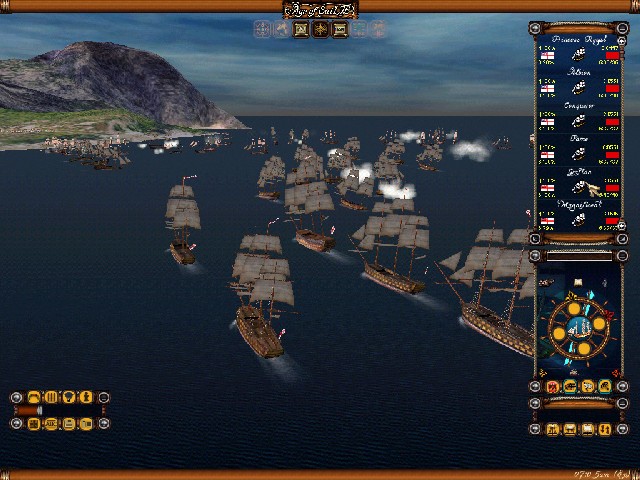
Task: Select the Princess Royal ship entry
Action: [579, 55]
